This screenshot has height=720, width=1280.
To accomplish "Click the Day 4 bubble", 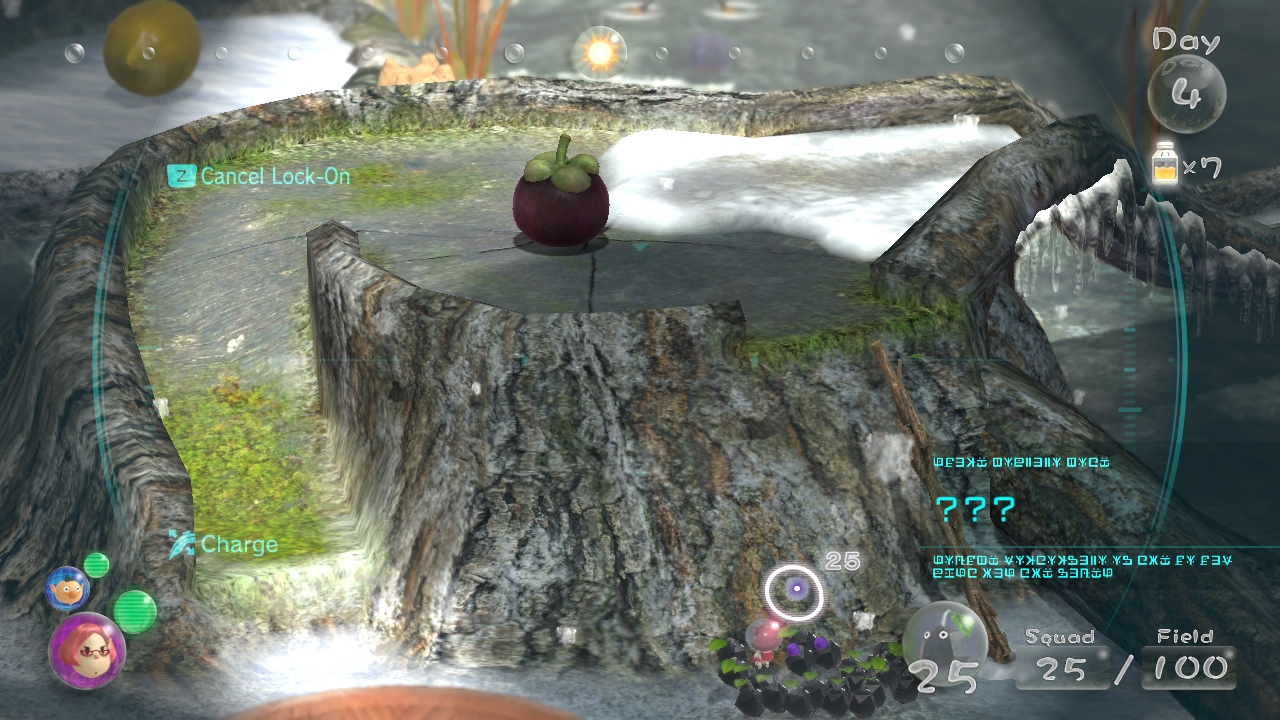I will [1186, 93].
